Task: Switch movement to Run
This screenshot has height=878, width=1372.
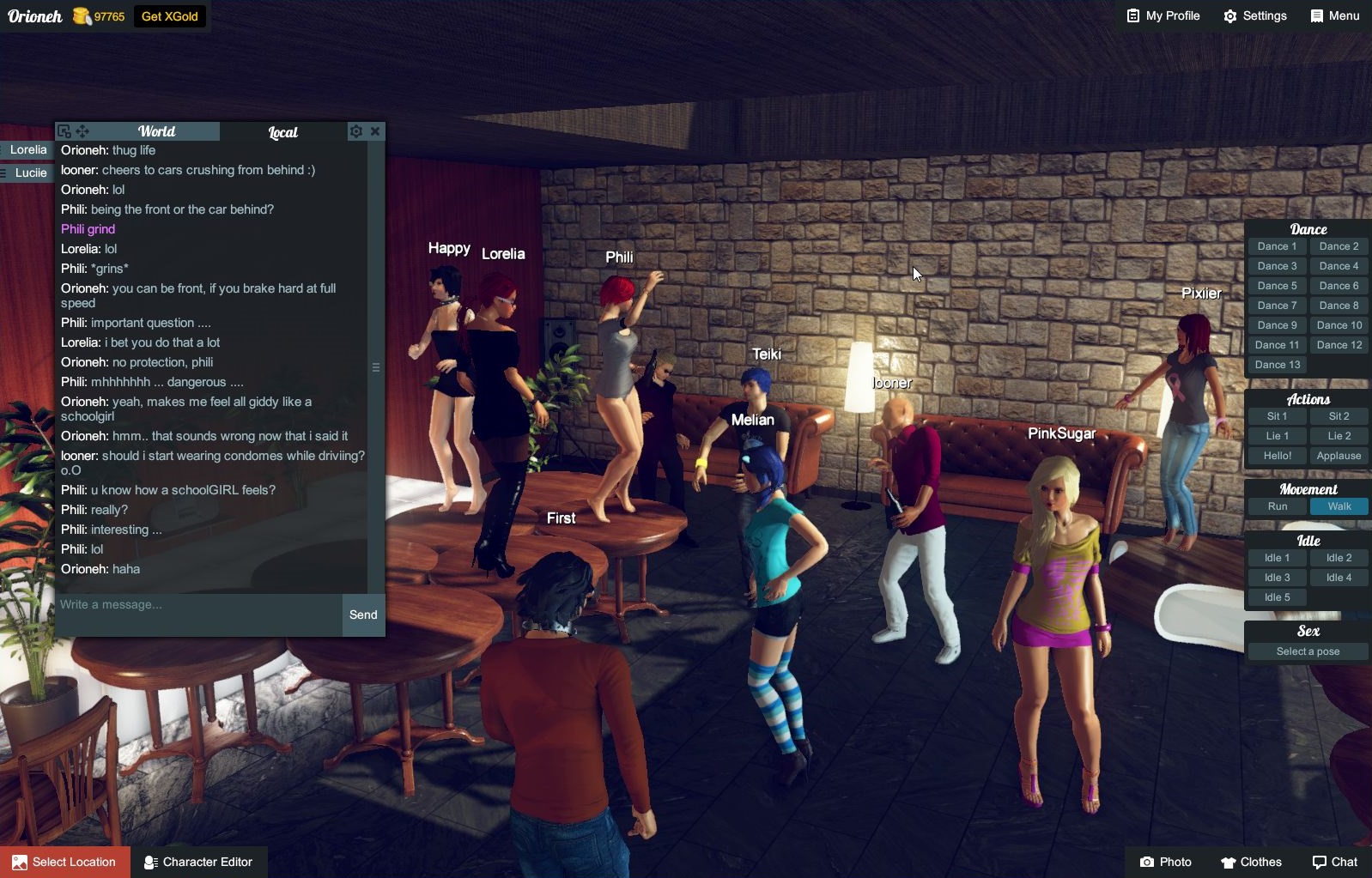Action: 1277,506
